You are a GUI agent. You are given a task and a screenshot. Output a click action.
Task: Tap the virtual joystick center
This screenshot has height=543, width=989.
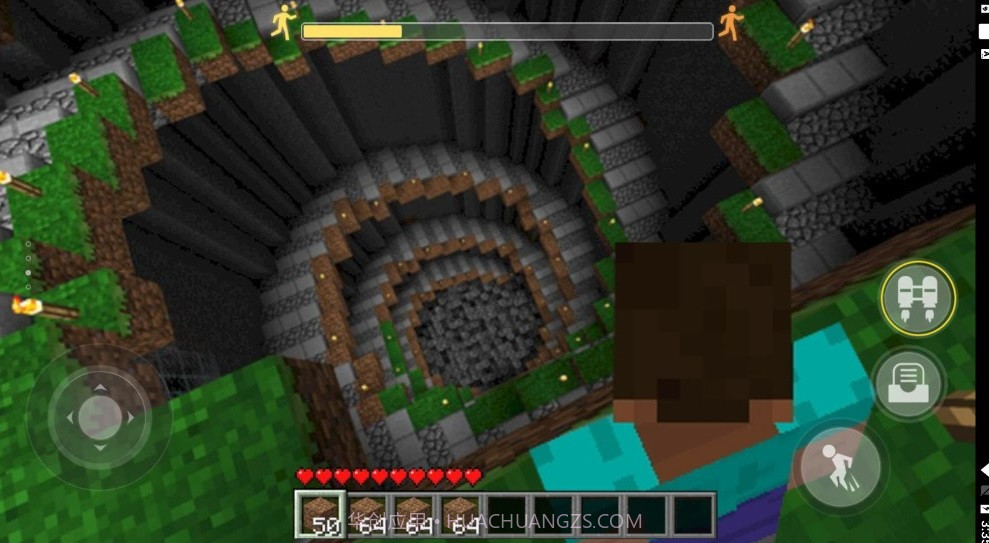point(98,416)
